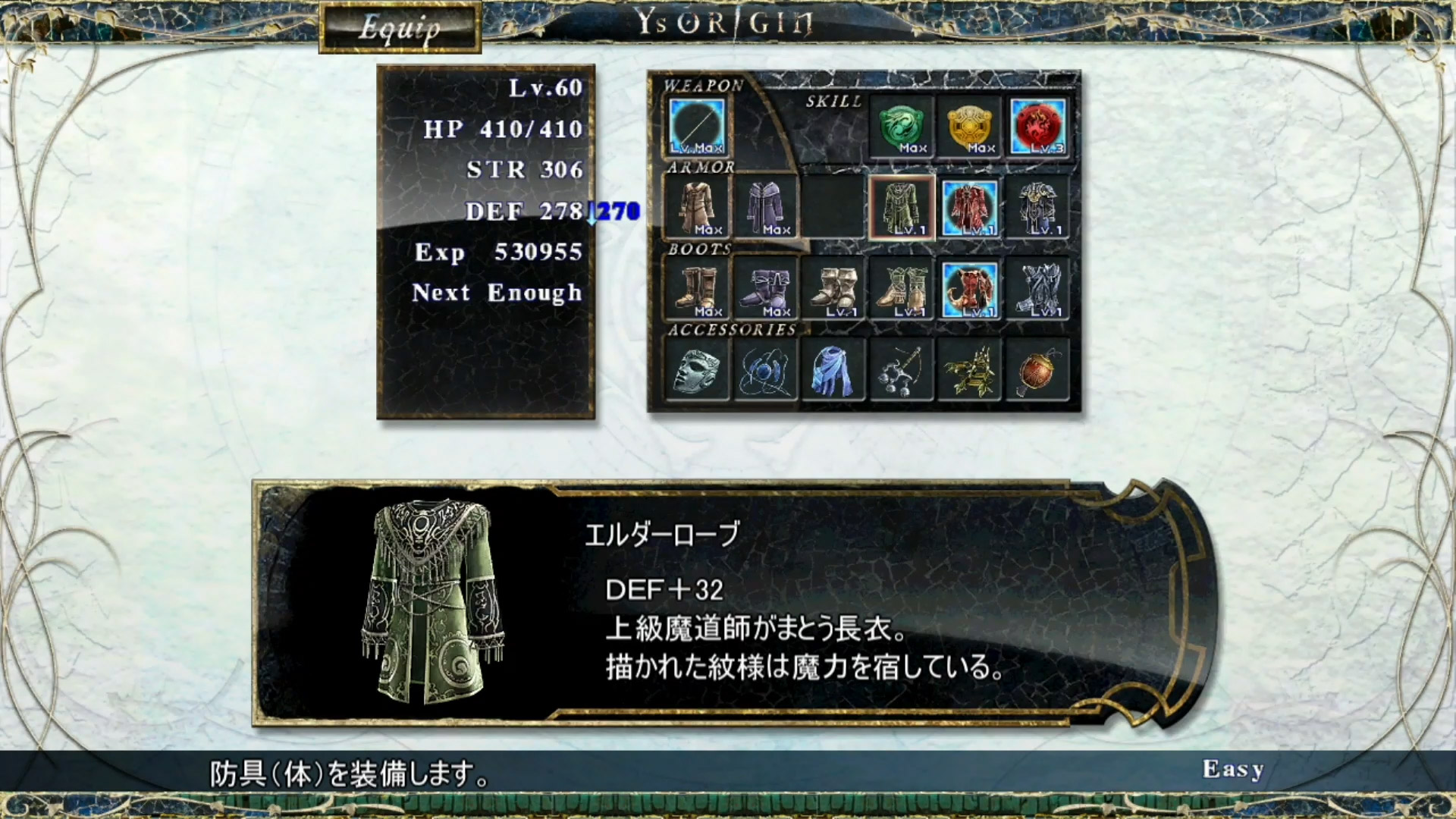Screen dimensions: 1456x819
Task: Choose the green dragon skill emblem
Action: pyautogui.click(x=902, y=126)
